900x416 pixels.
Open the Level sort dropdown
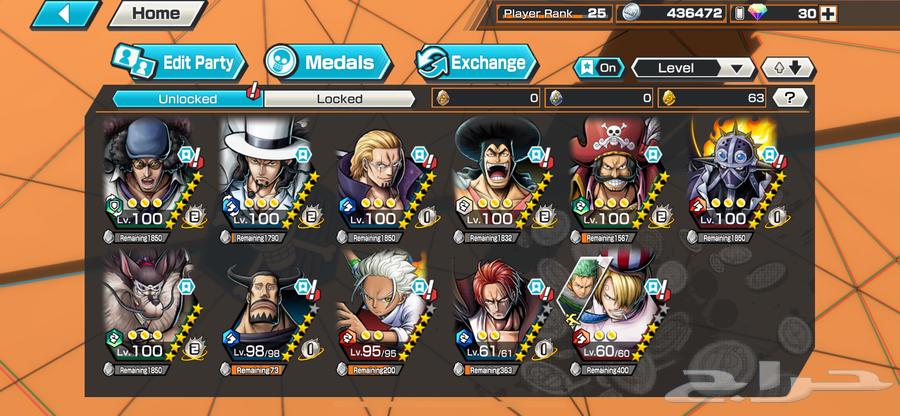pyautogui.click(x=693, y=68)
